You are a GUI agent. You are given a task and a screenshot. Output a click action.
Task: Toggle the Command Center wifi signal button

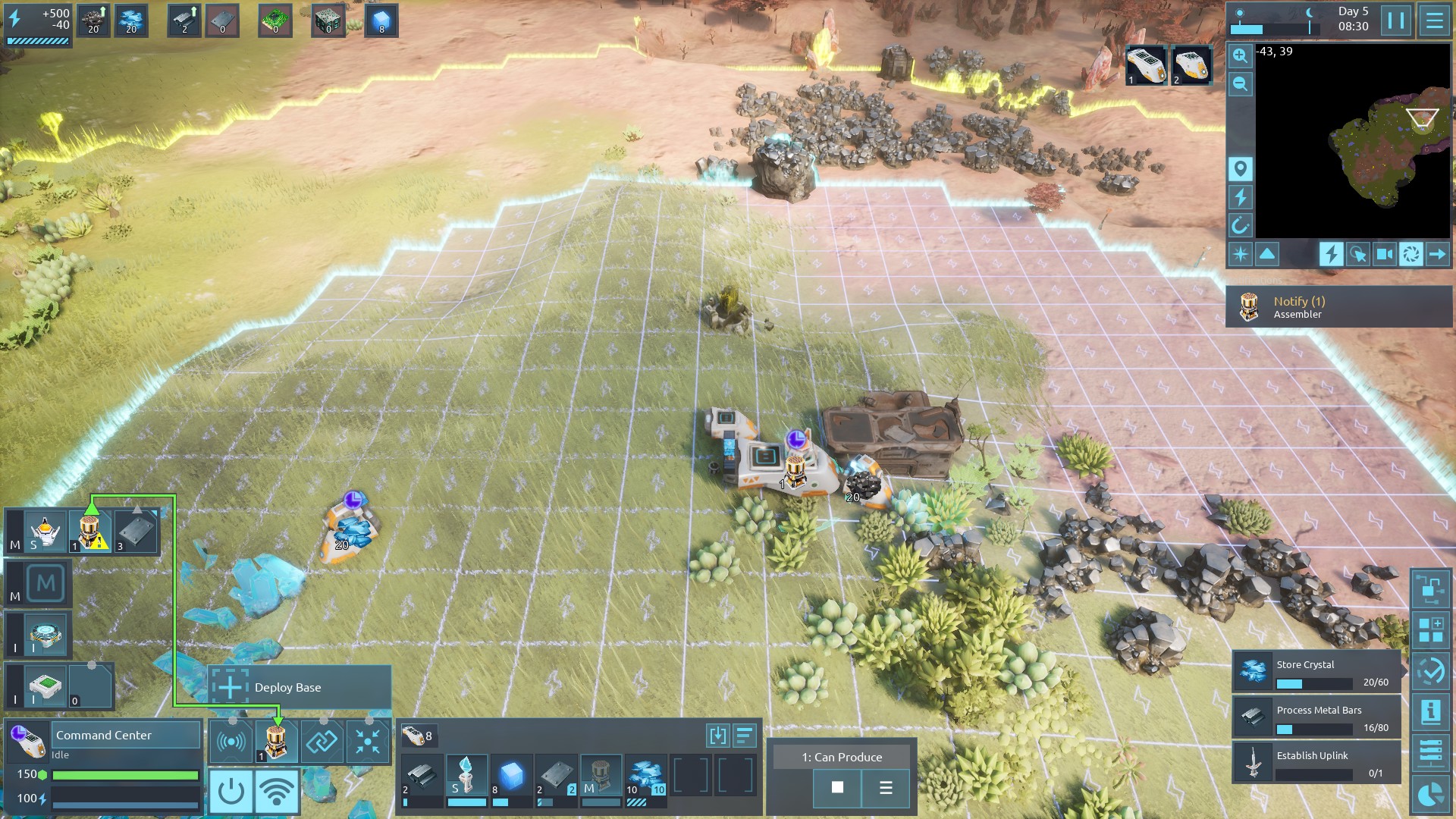click(x=276, y=791)
